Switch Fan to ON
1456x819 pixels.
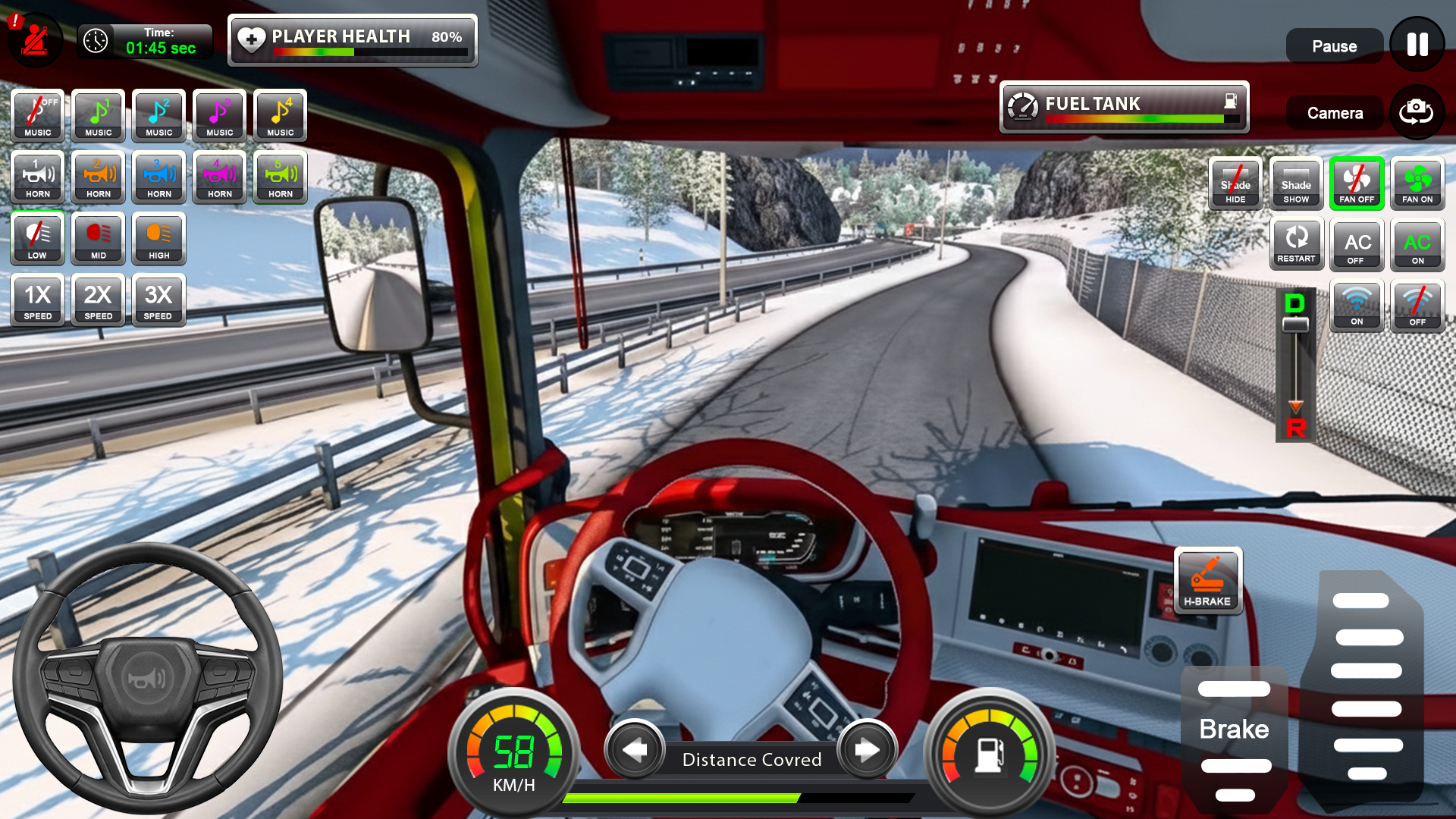pyautogui.click(x=1417, y=183)
